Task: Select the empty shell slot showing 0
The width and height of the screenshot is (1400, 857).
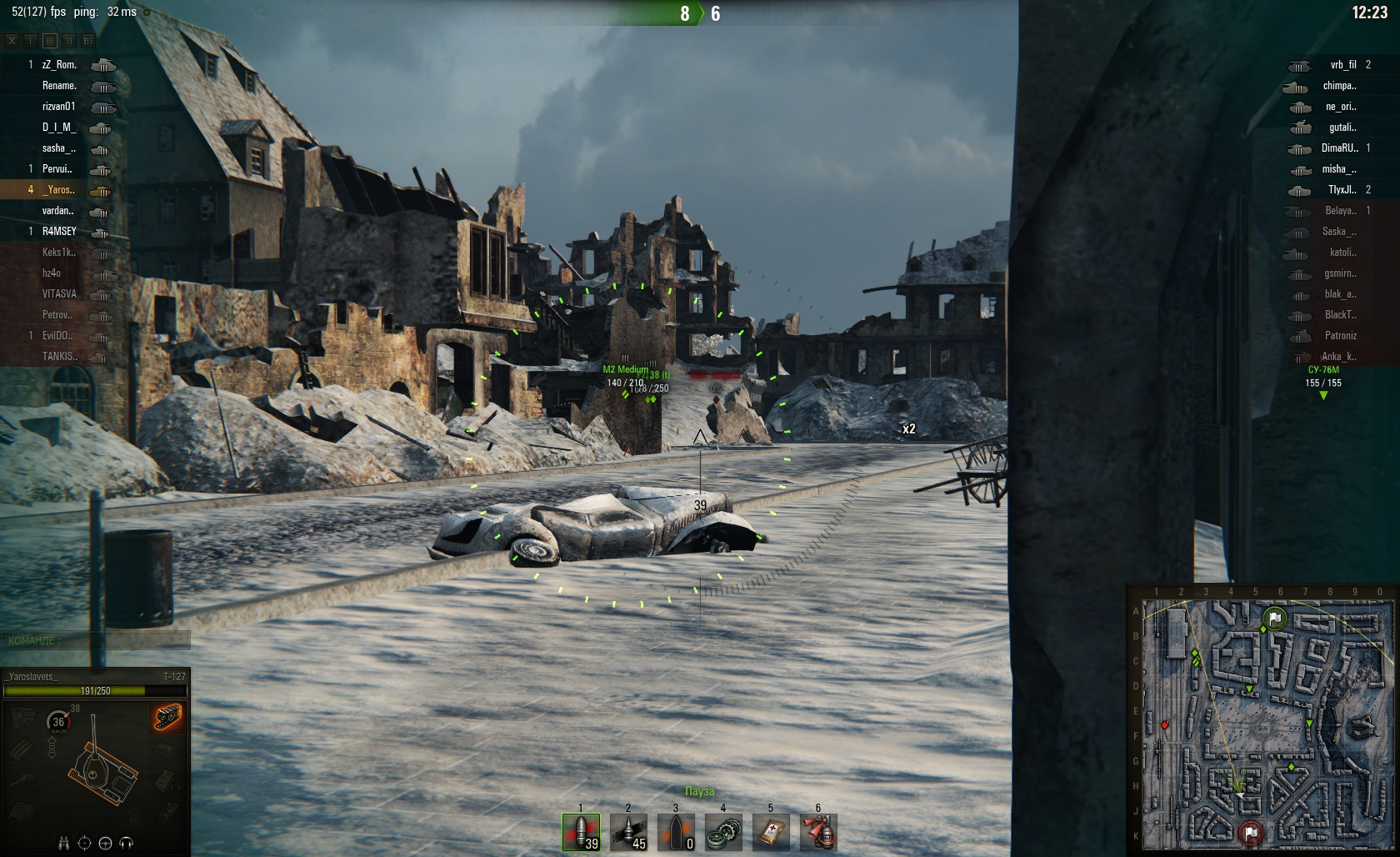Action: (676, 832)
